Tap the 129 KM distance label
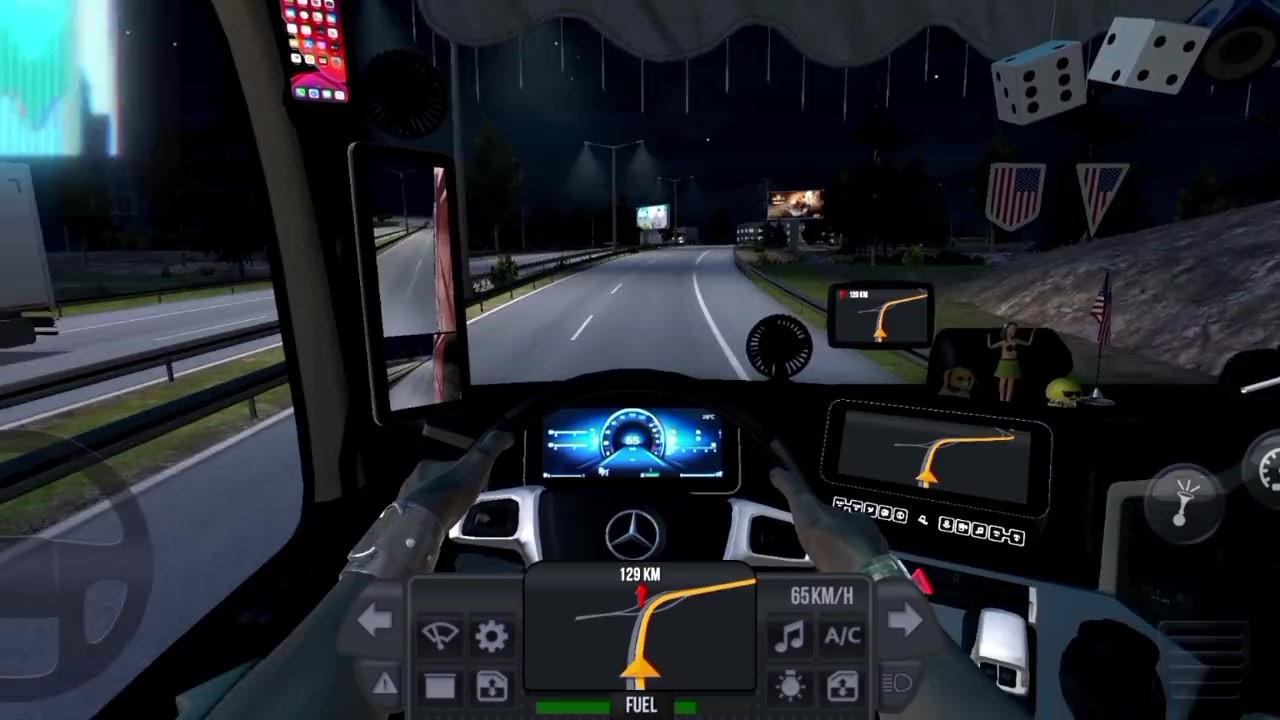The width and height of the screenshot is (1280, 720). [639, 573]
